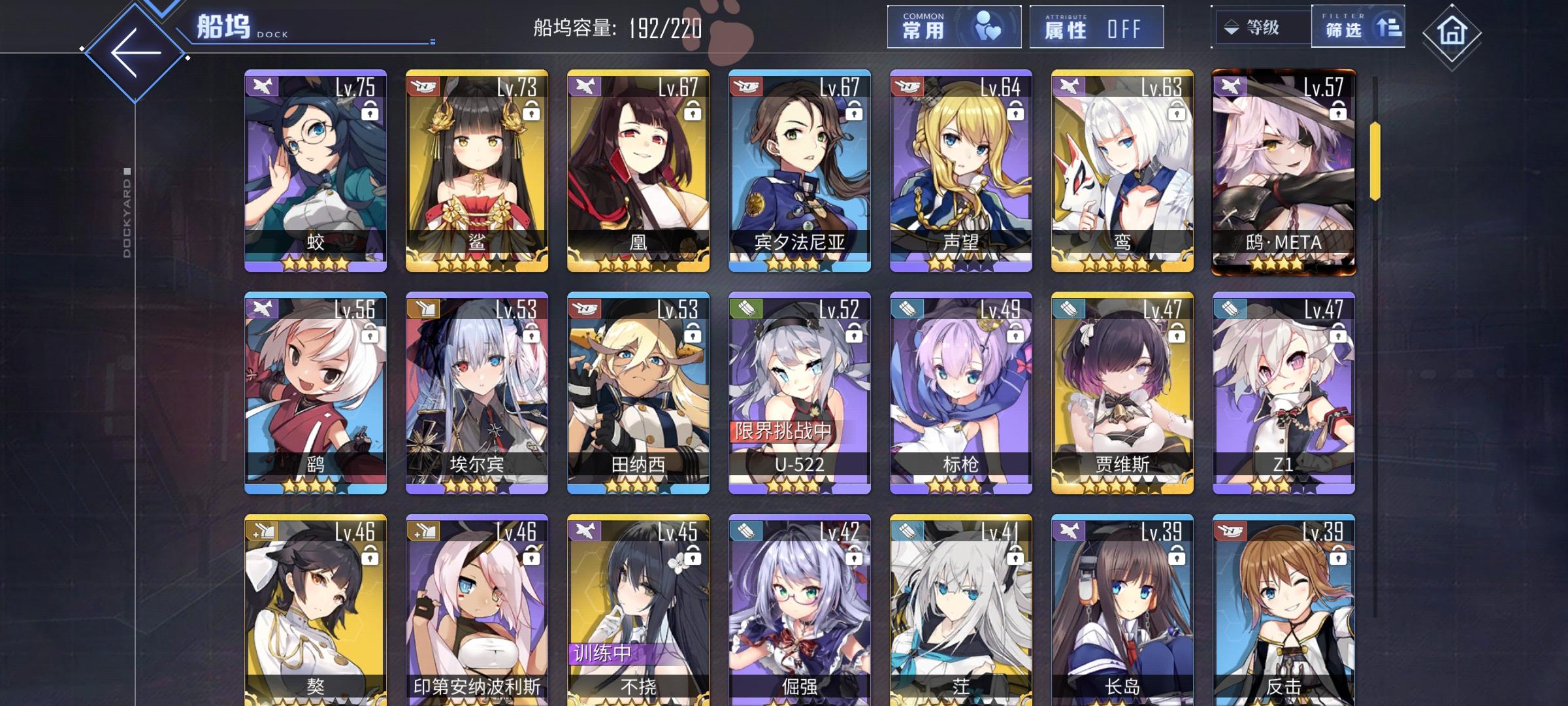The width and height of the screenshot is (1568, 706).
Task: Open the 等级 level sorting dropdown
Action: (x=1263, y=27)
